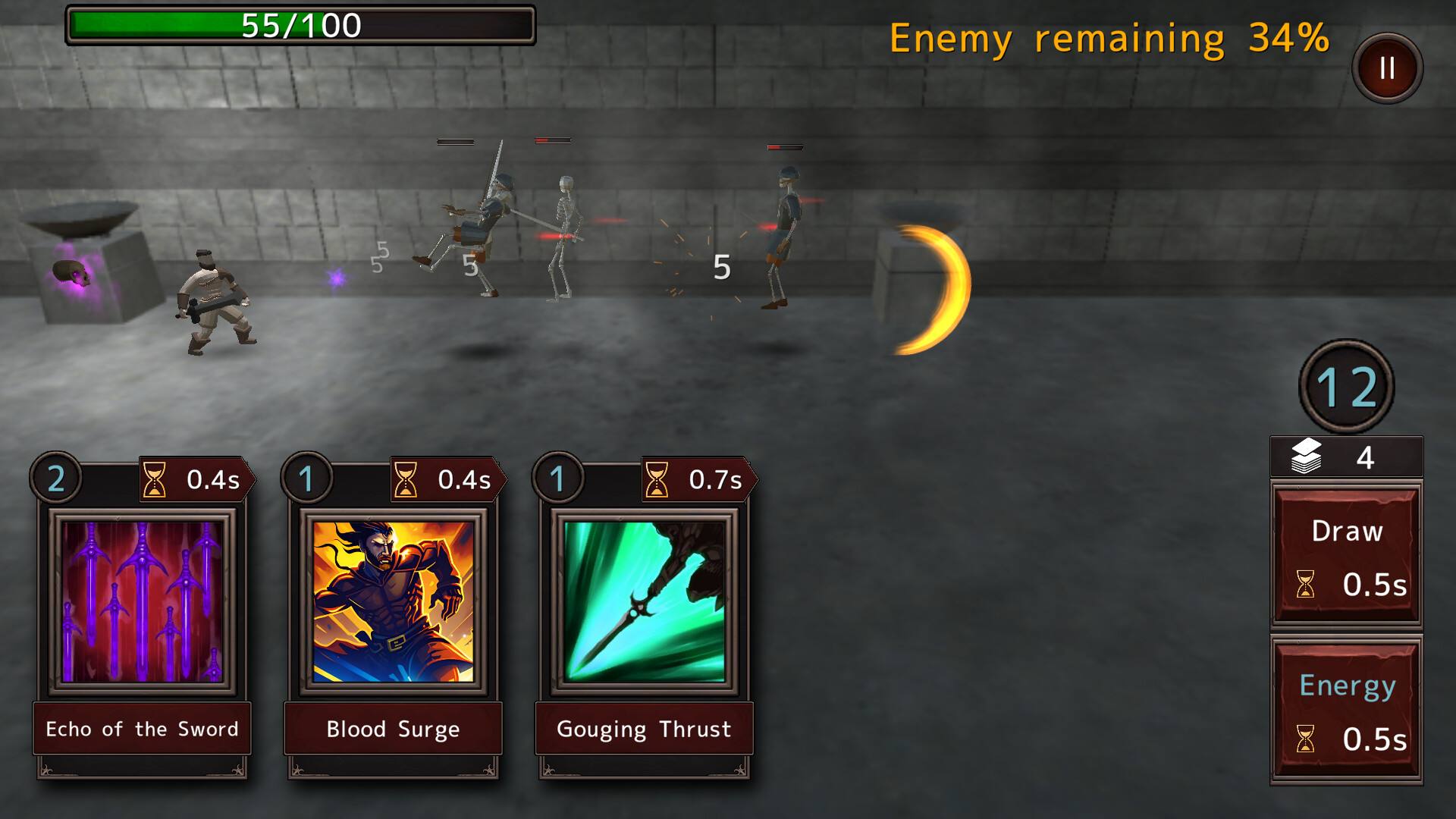Select the cost 1 badge on Blood Surge
This screenshot has height=819, width=1456.
point(306,478)
